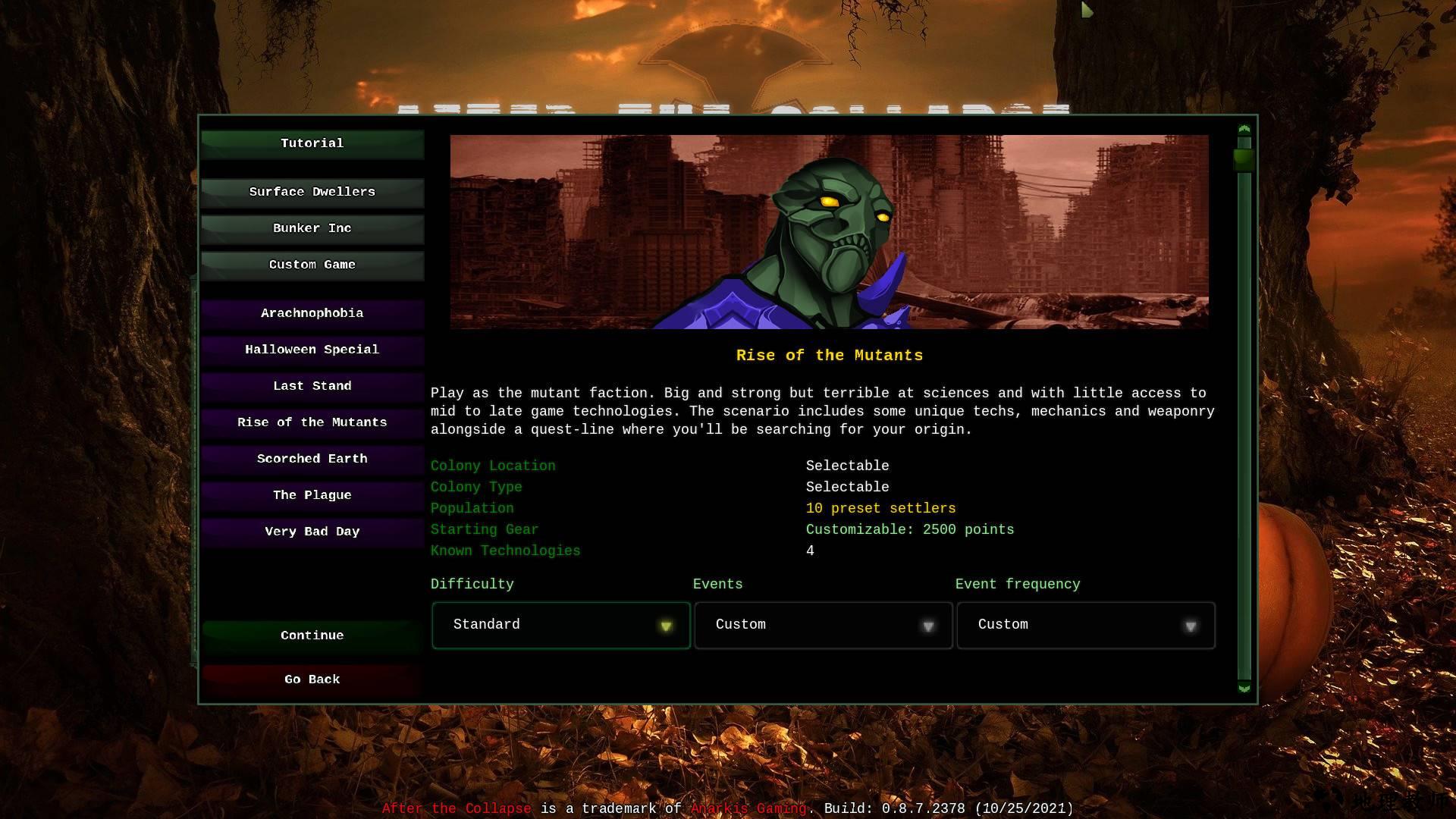Select the Last Stand scenario
Image resolution: width=1456 pixels, height=819 pixels.
click(x=312, y=386)
